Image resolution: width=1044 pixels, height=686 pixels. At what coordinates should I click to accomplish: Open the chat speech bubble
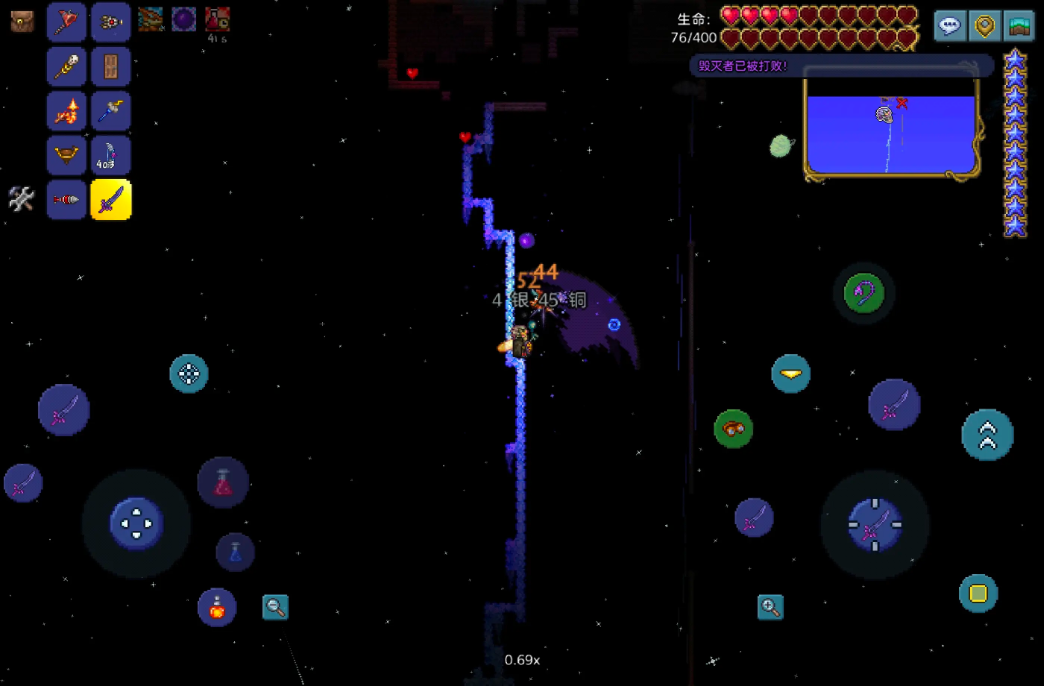pos(950,25)
